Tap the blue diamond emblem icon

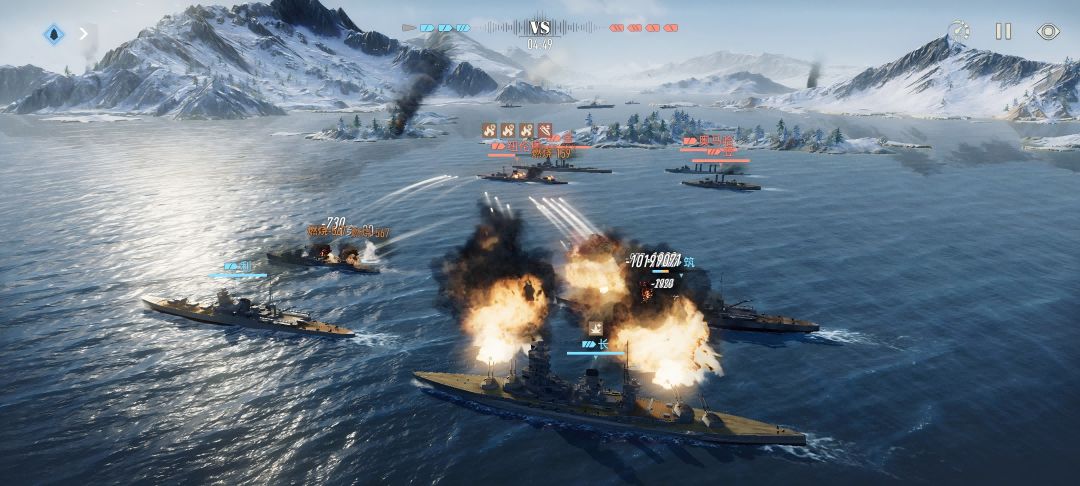54,34
